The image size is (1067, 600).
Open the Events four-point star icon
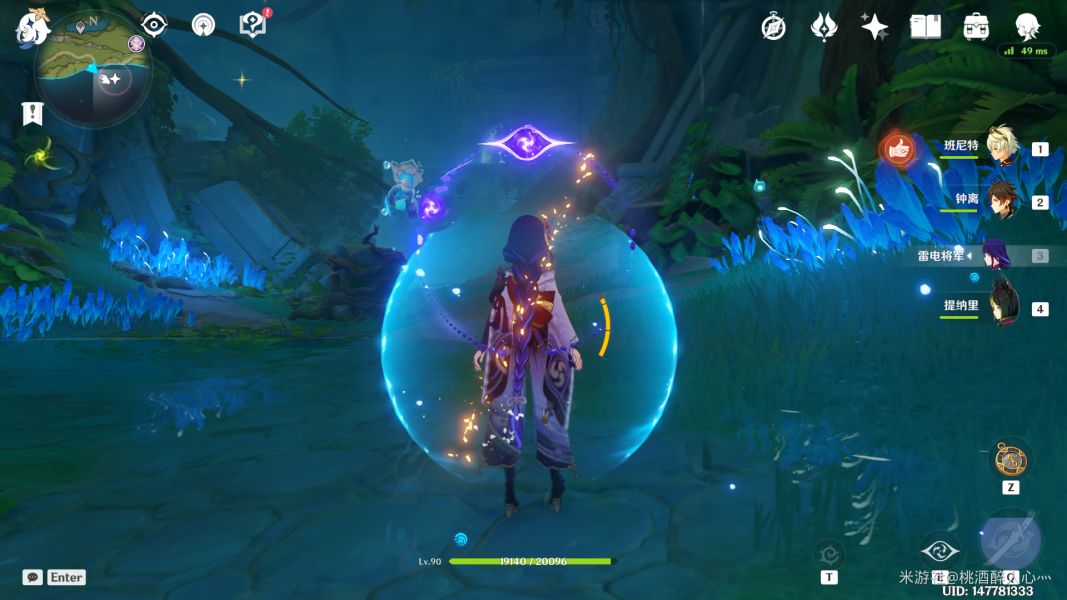(x=875, y=27)
